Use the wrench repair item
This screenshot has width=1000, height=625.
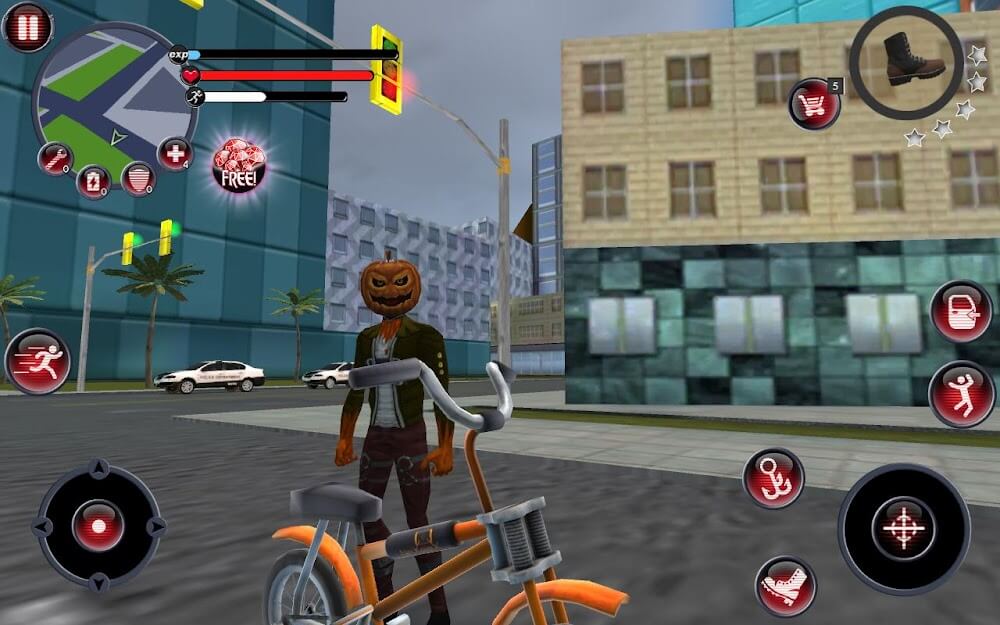pos(54,158)
